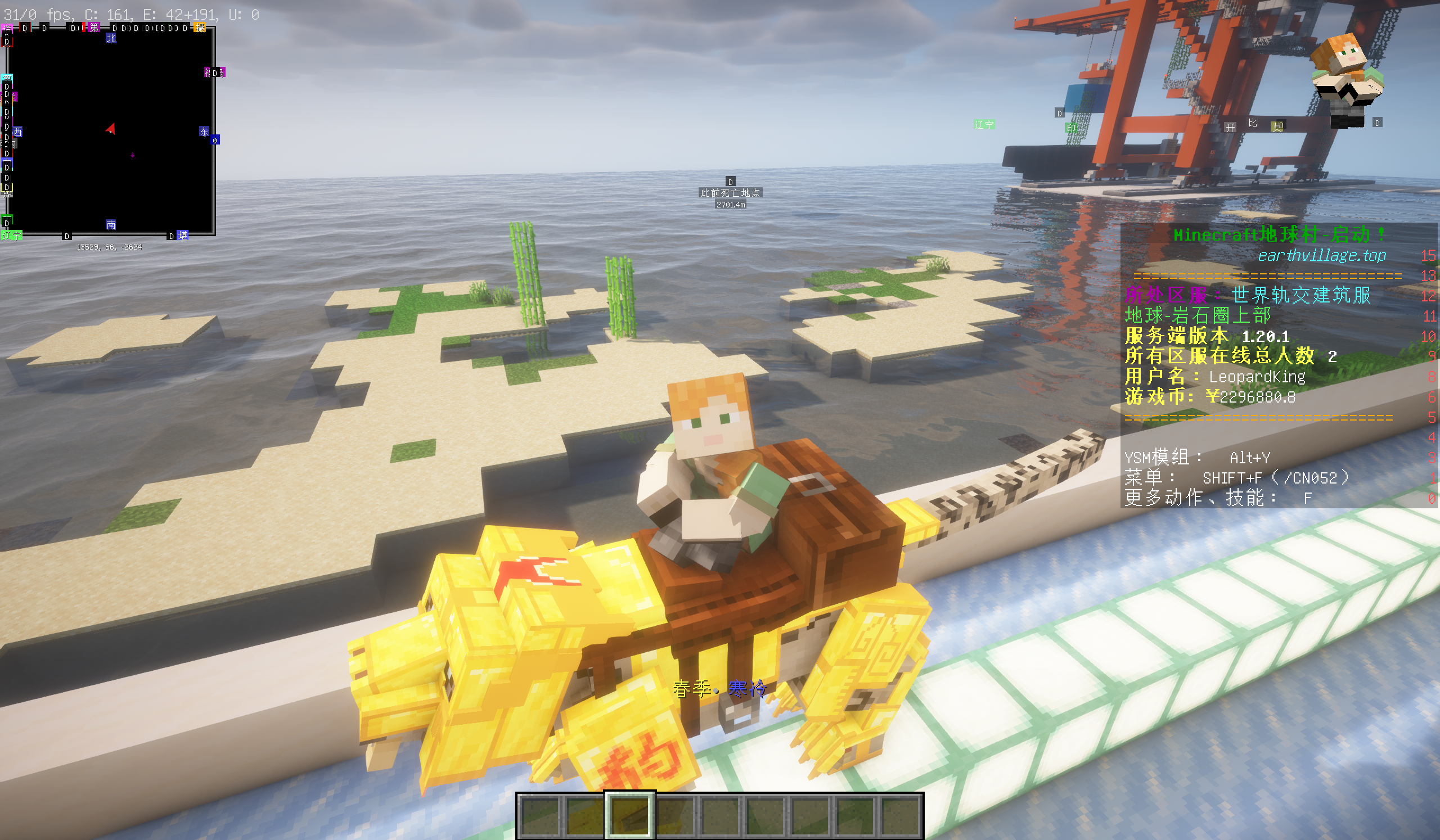
Task: Select the 西 west compass label
Action: (x=17, y=132)
